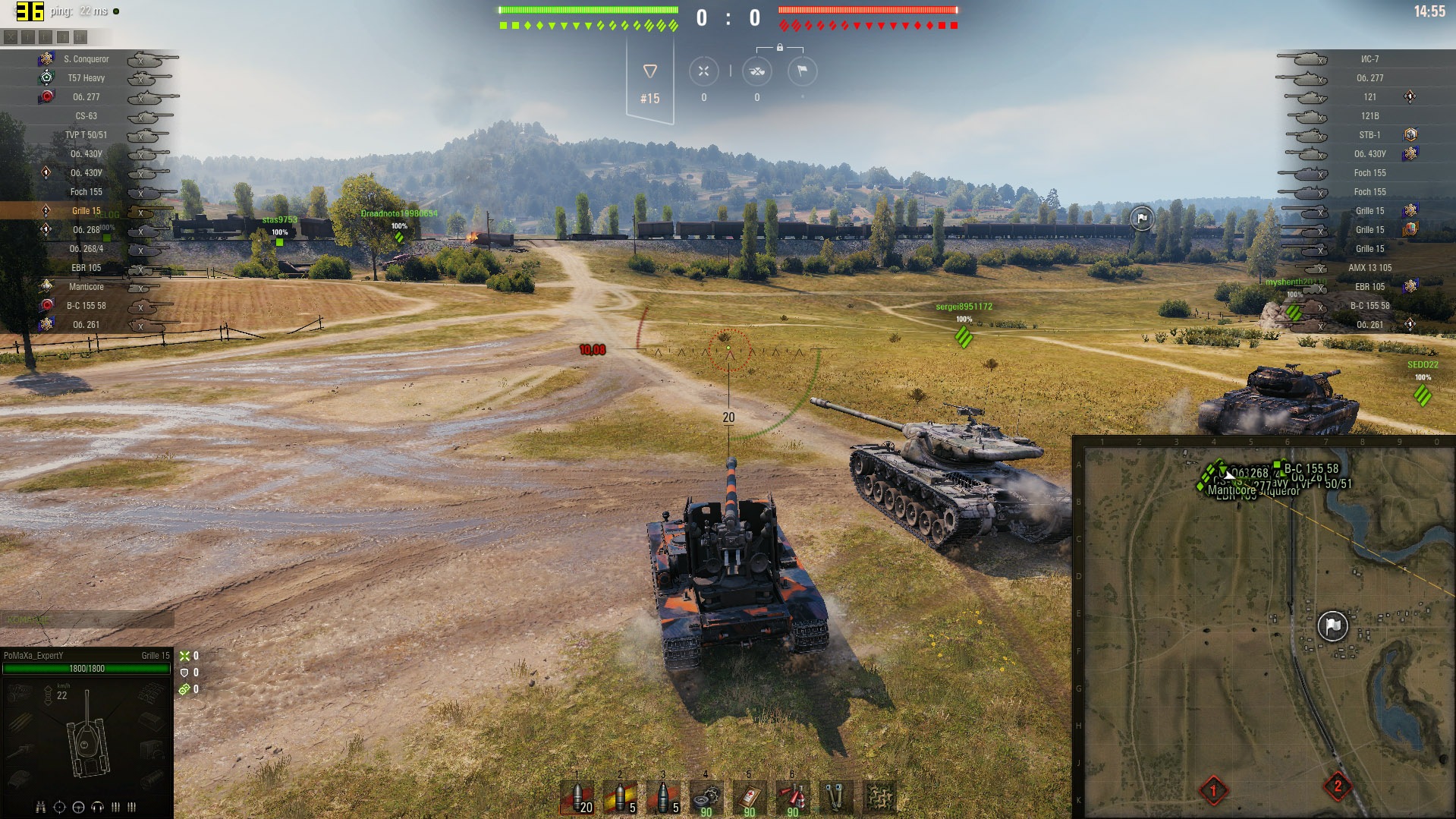
Task: Select T57 Heavy in the allied team list
Action: pos(86,78)
